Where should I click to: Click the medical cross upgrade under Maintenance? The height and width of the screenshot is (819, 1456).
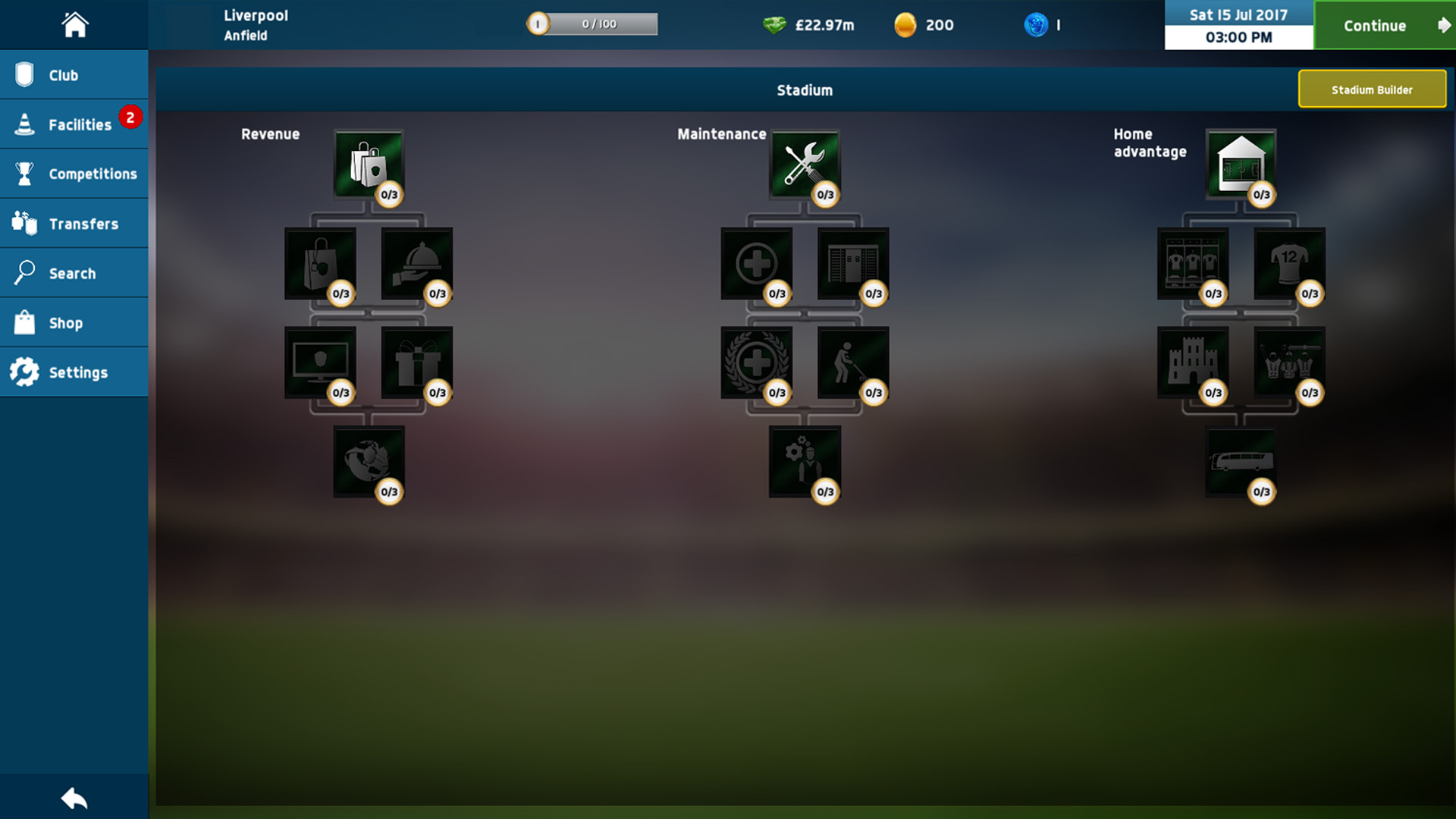757,264
